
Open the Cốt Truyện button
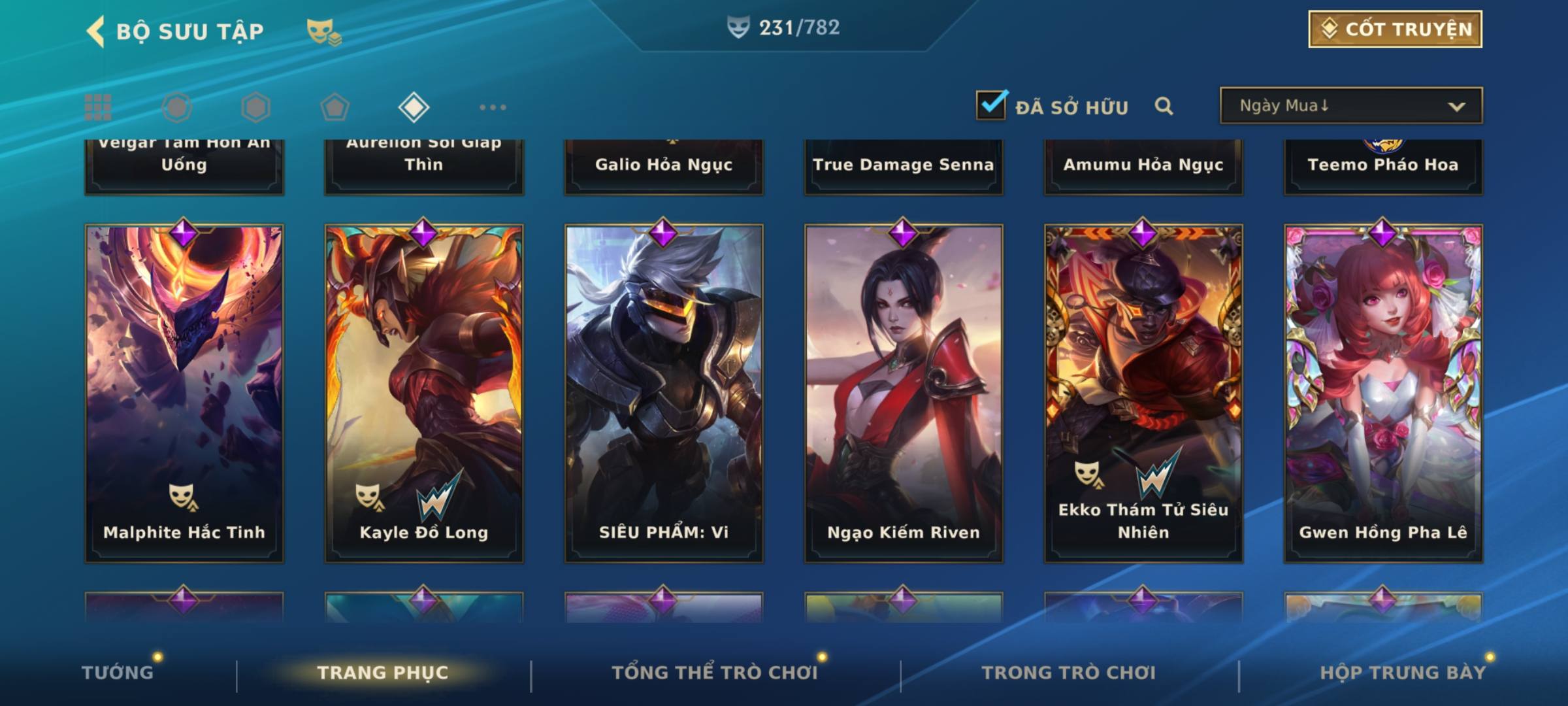point(1395,29)
